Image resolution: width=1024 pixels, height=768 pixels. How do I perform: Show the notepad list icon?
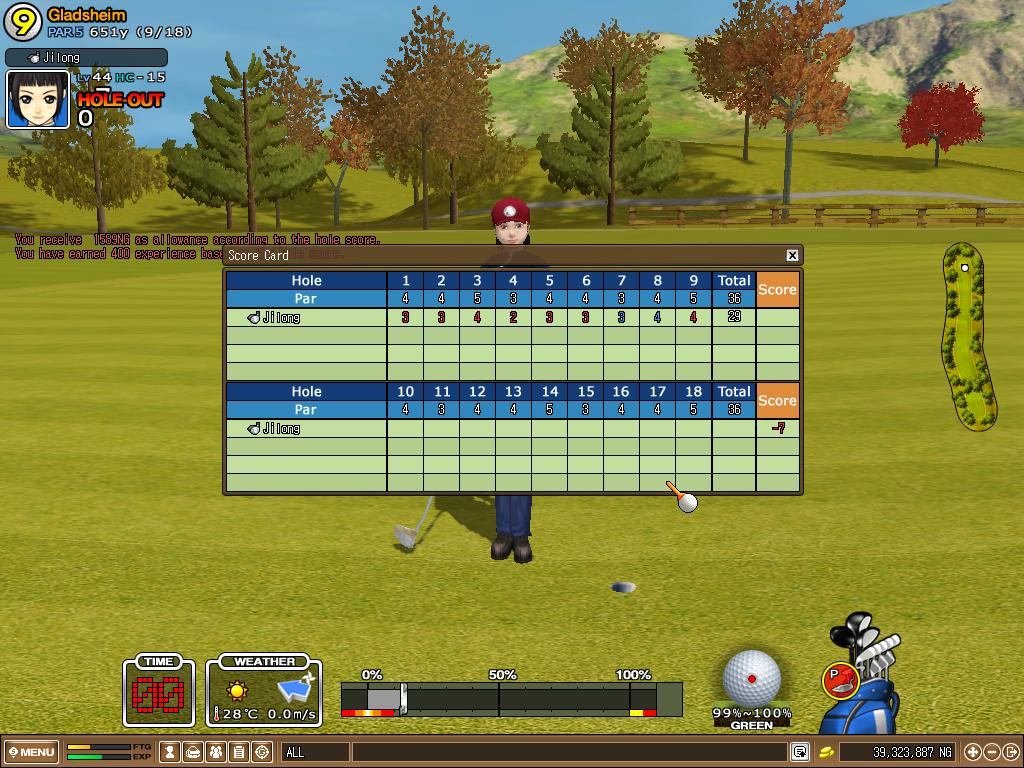click(239, 752)
